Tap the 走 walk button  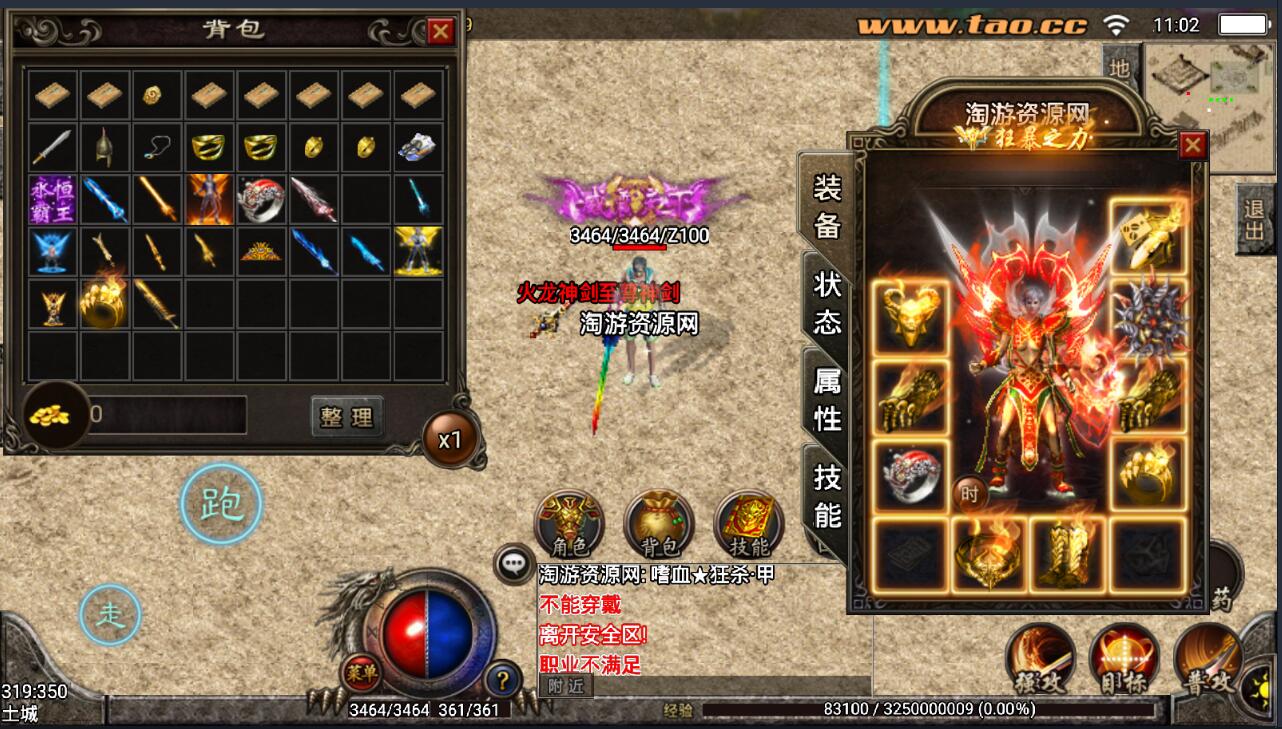click(110, 615)
